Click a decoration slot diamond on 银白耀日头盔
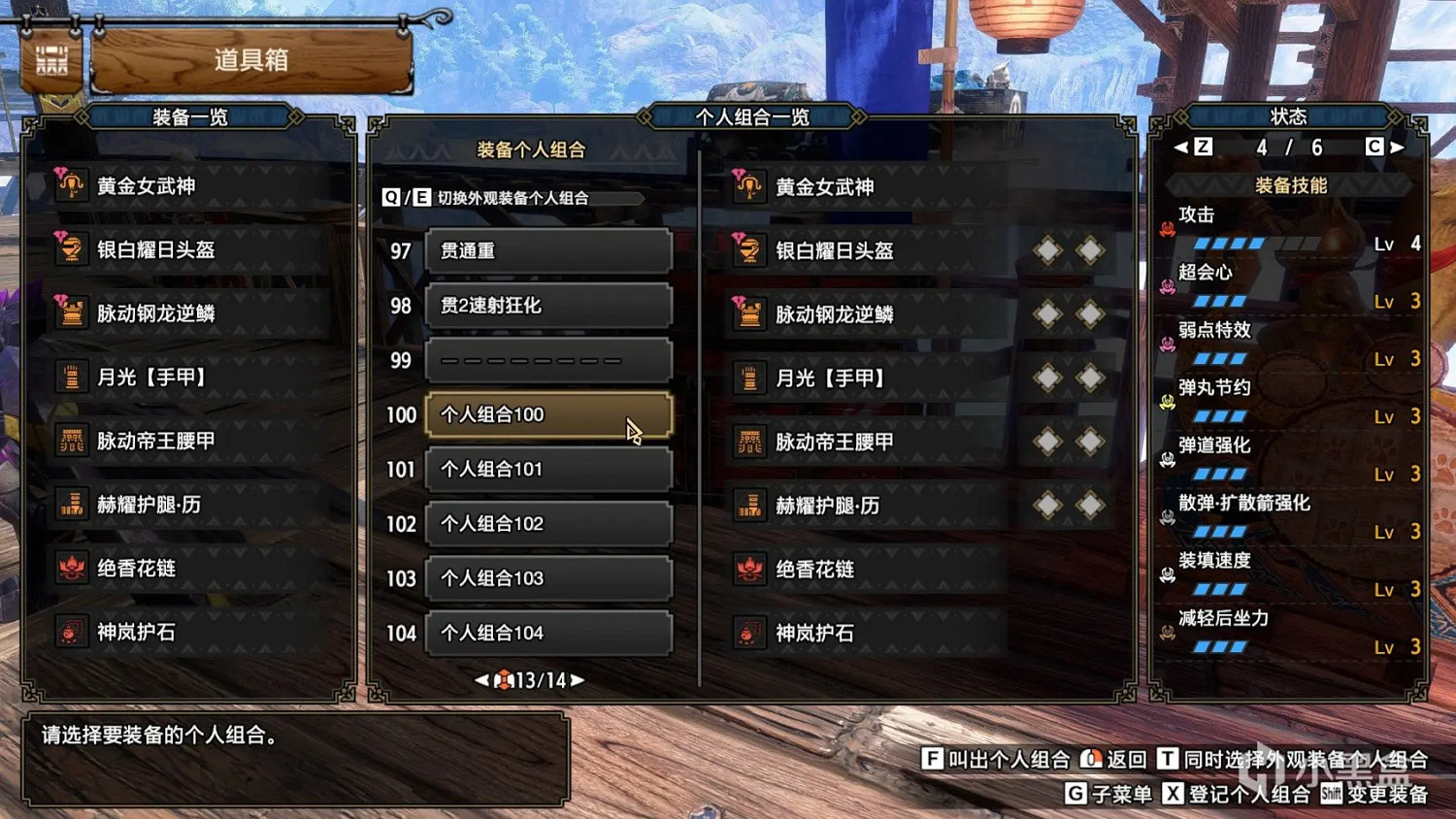Image resolution: width=1456 pixels, height=819 pixels. 1046,249
